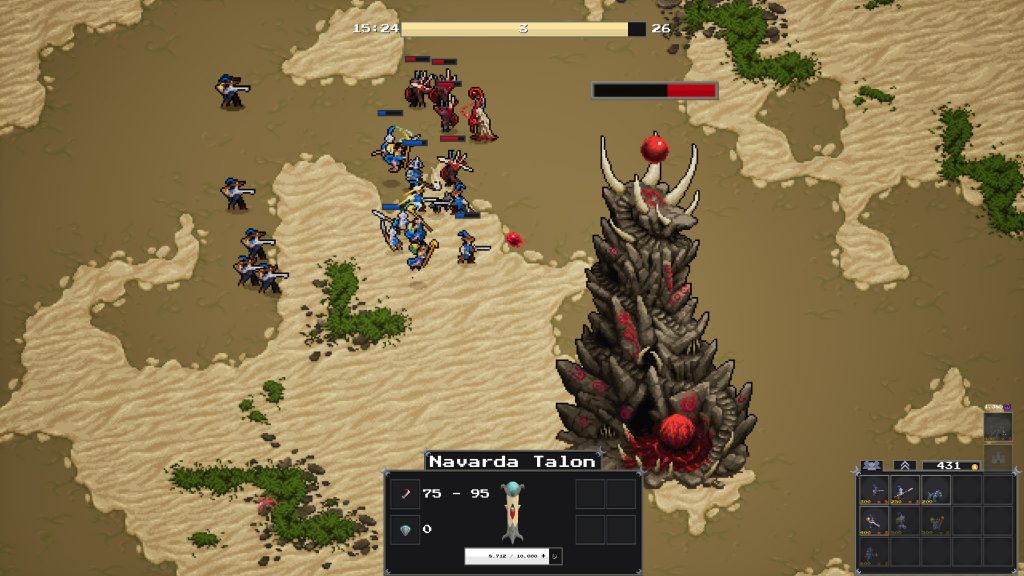Image resolution: width=1024 pixels, height=576 pixels.
Task: Switch to the double-chevron upgrades tab
Action: 904,465
